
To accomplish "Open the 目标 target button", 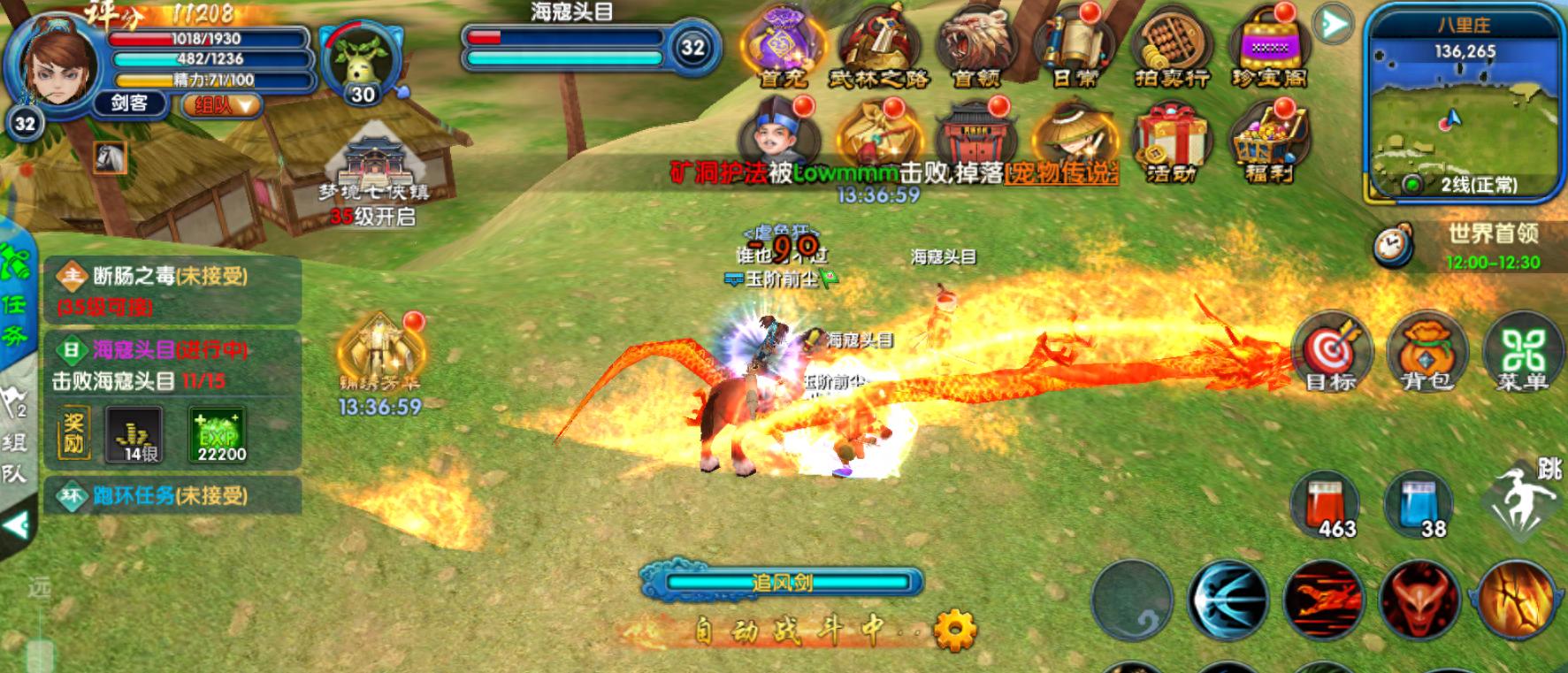I will [x=1330, y=352].
